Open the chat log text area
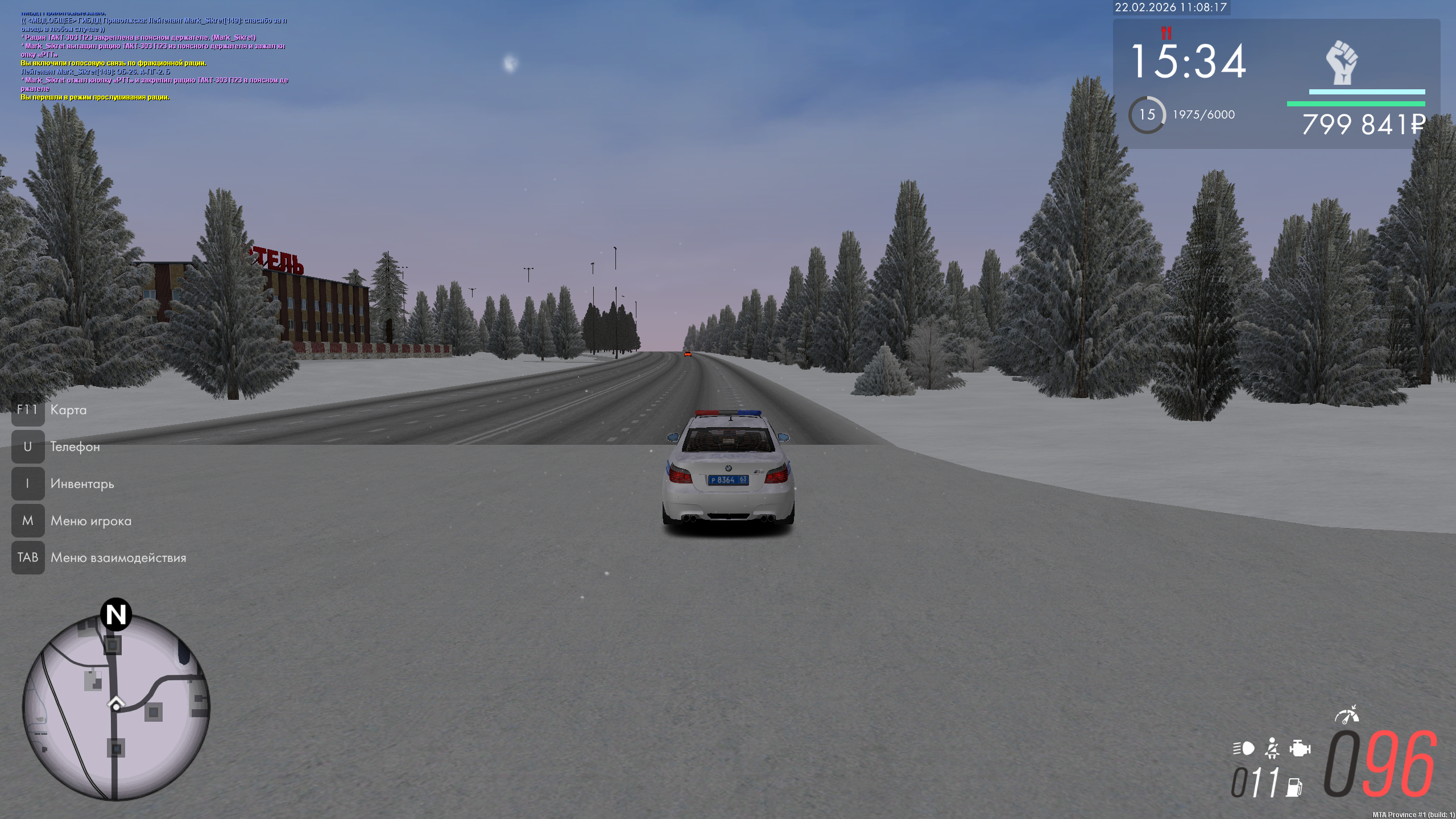This screenshot has width=1456, height=819. point(154,57)
